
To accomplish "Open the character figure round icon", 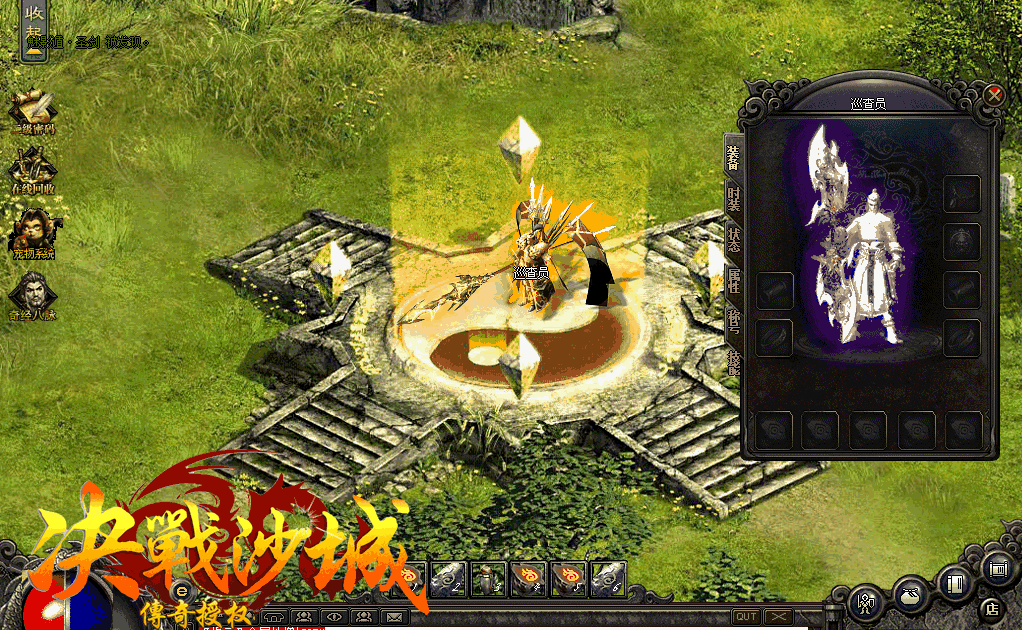I will 864,603.
